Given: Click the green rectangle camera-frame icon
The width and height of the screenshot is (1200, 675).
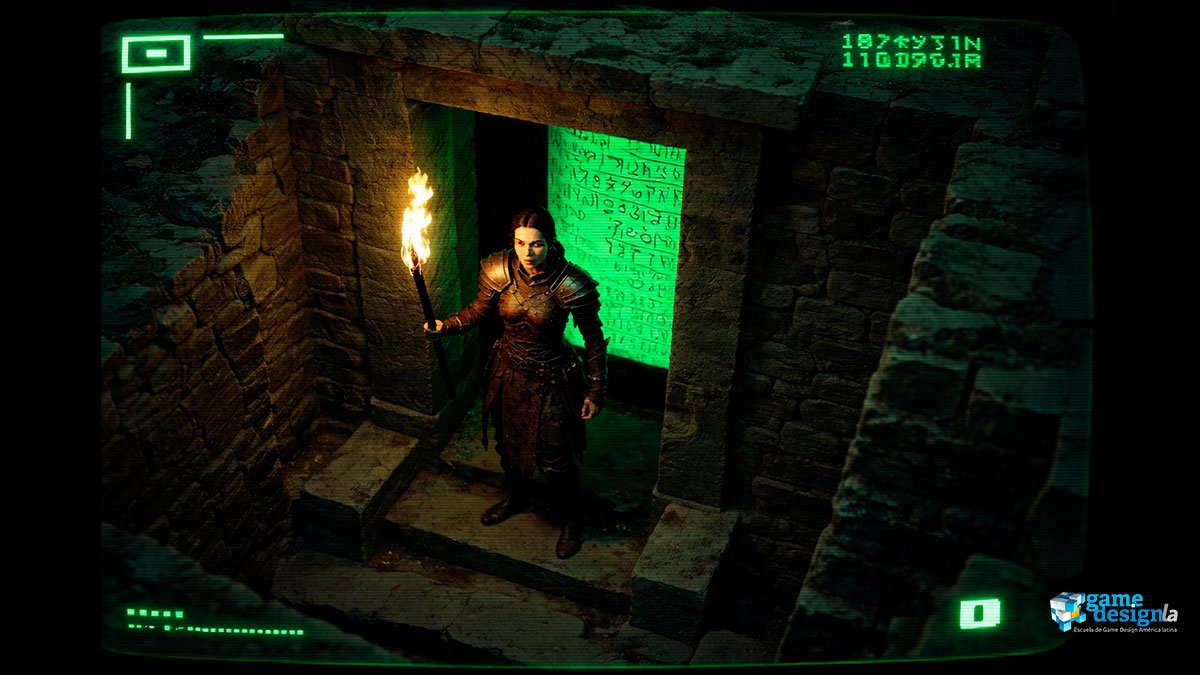Looking at the screenshot, I should (x=156, y=54).
